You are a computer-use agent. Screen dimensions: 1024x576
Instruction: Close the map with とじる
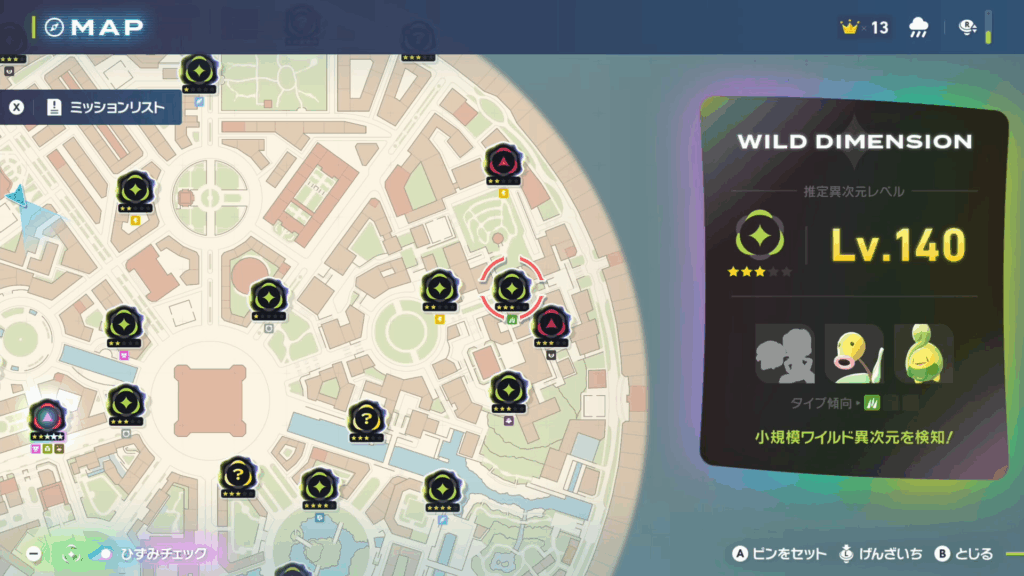pos(963,554)
